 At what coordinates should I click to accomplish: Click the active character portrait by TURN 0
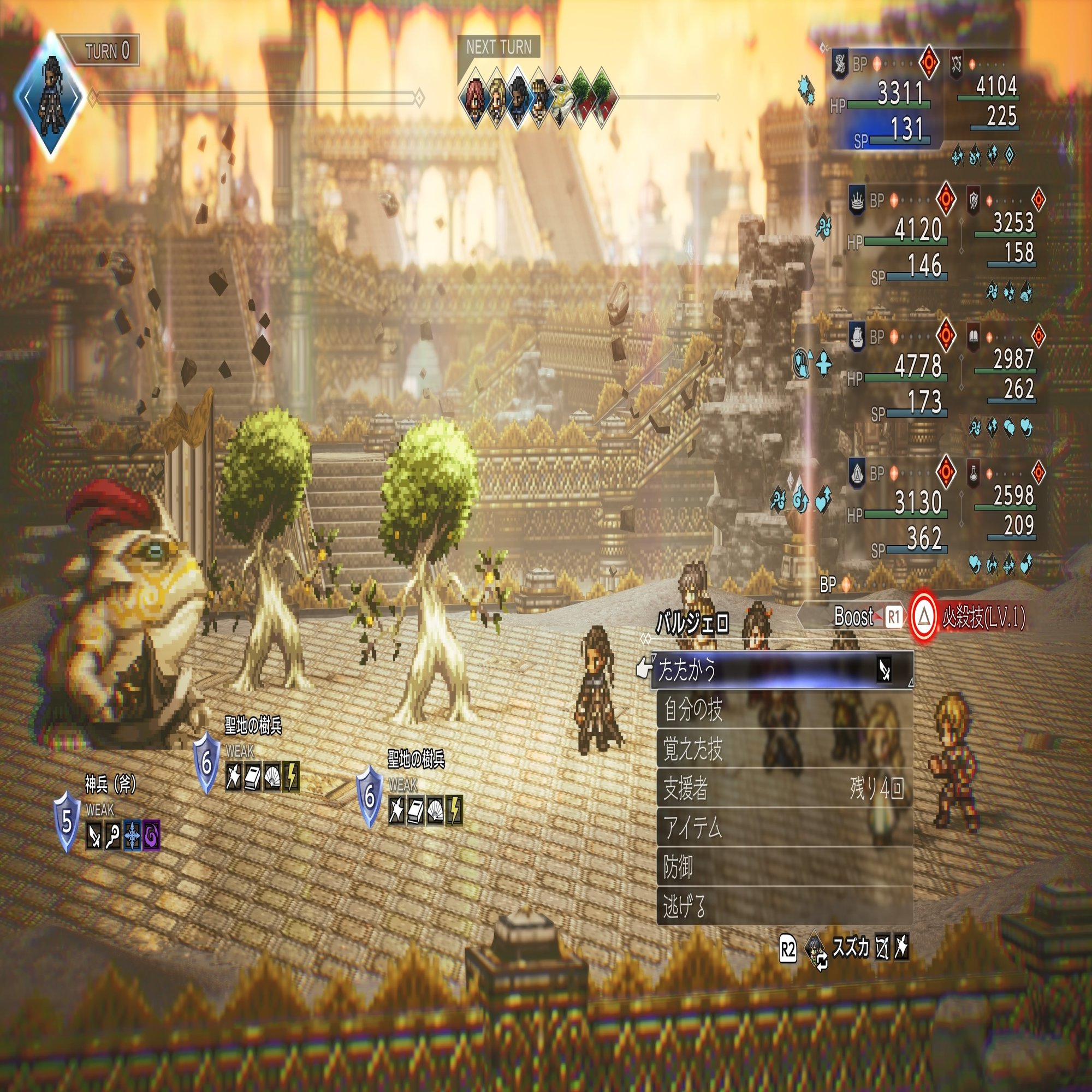coord(51,96)
